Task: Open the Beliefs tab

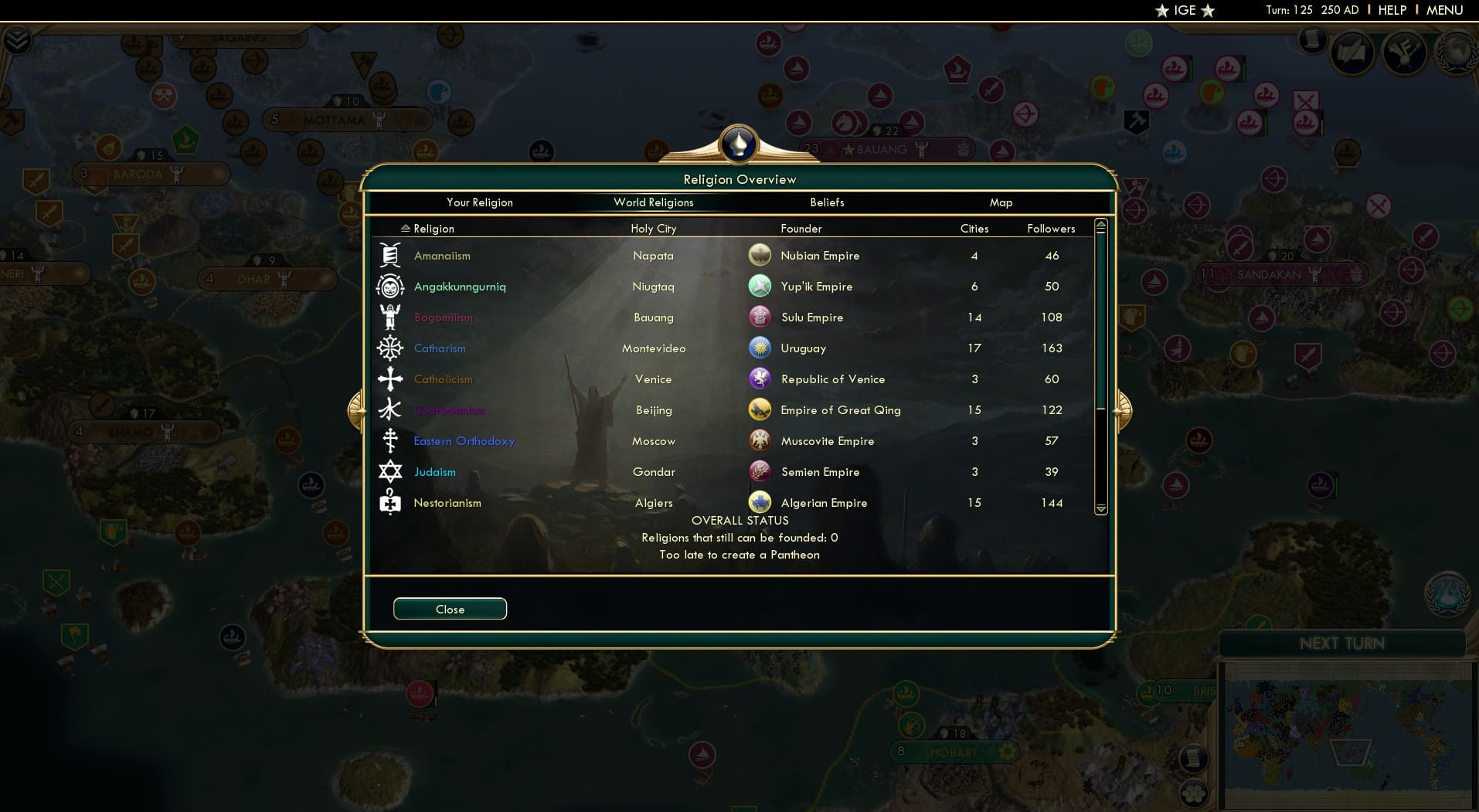Action: tap(826, 202)
